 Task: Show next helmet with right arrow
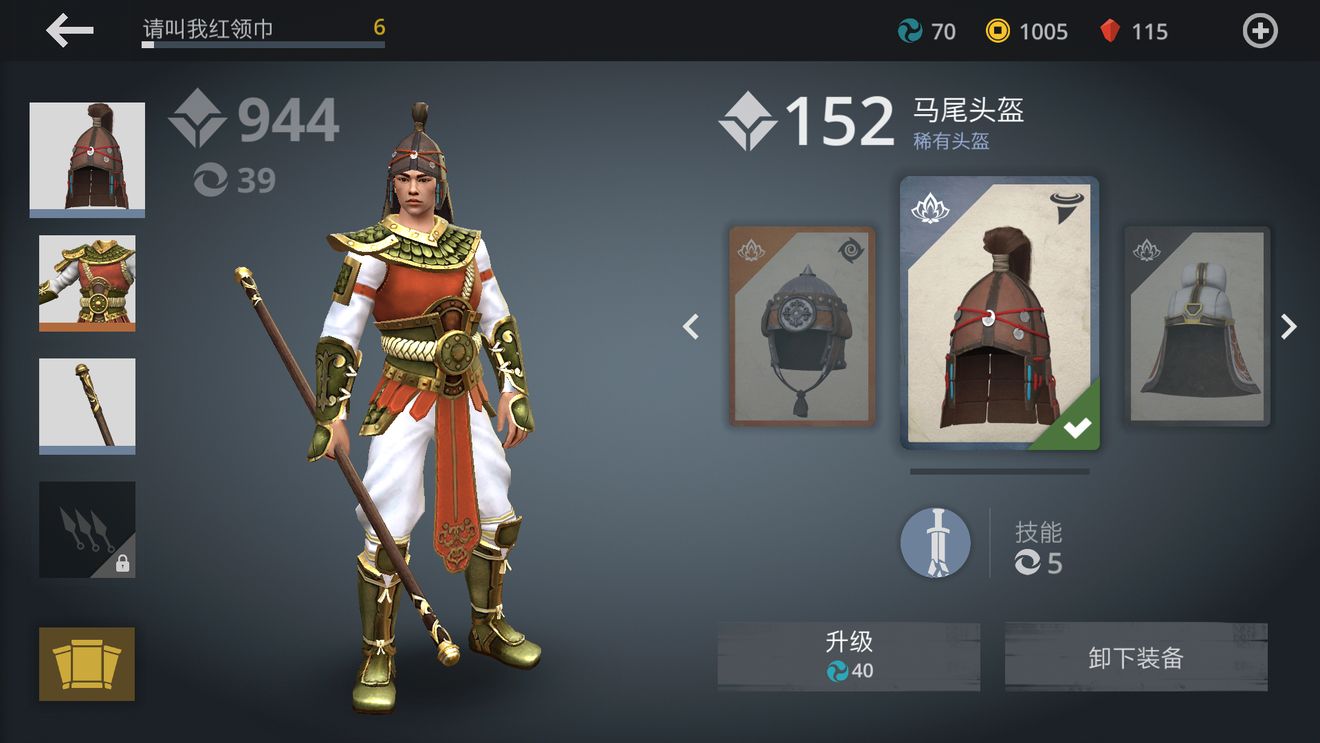[1289, 326]
